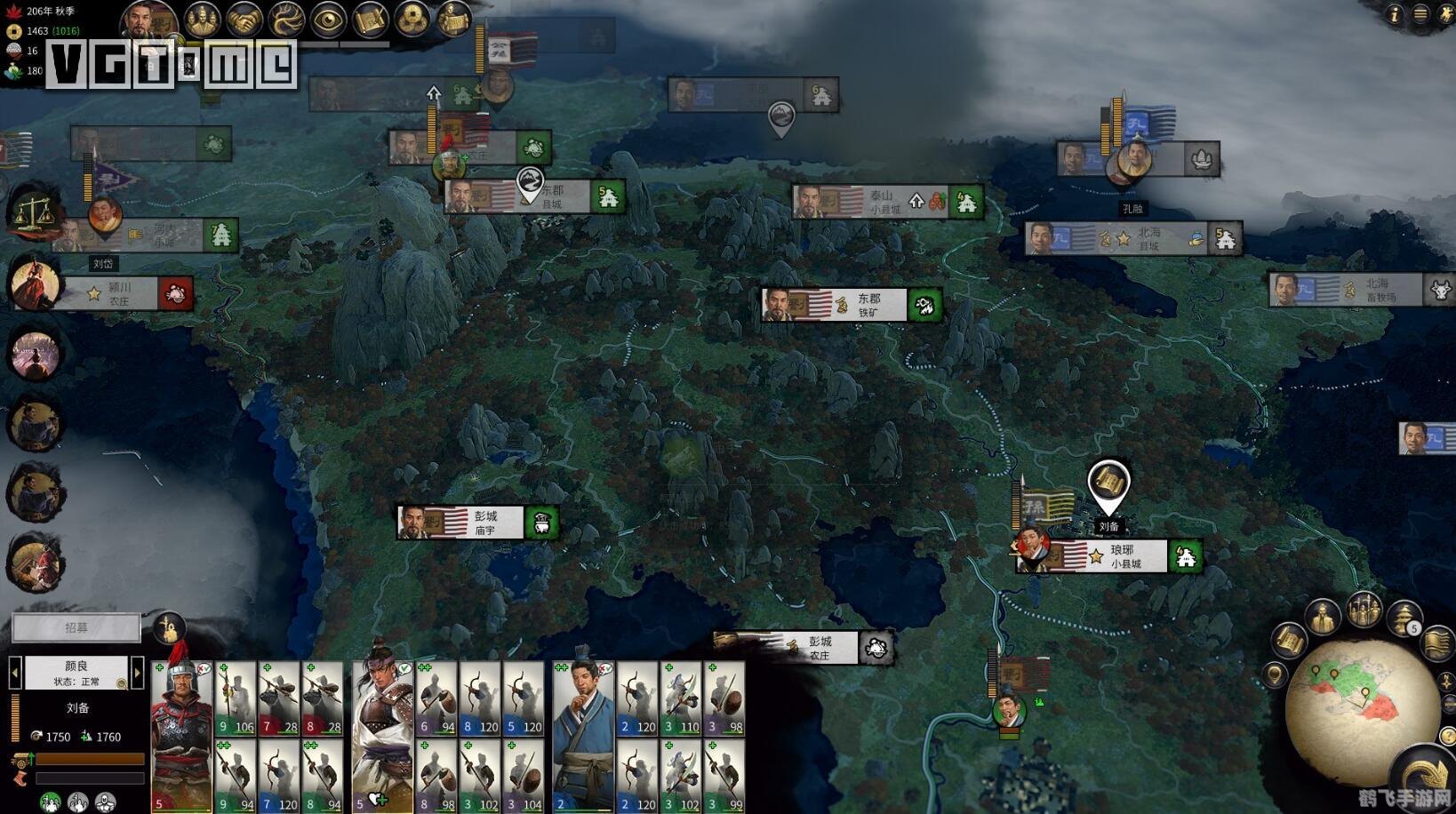The image size is (1456, 814).
Task: Click right arrow to cycle to next general
Action: point(136,673)
